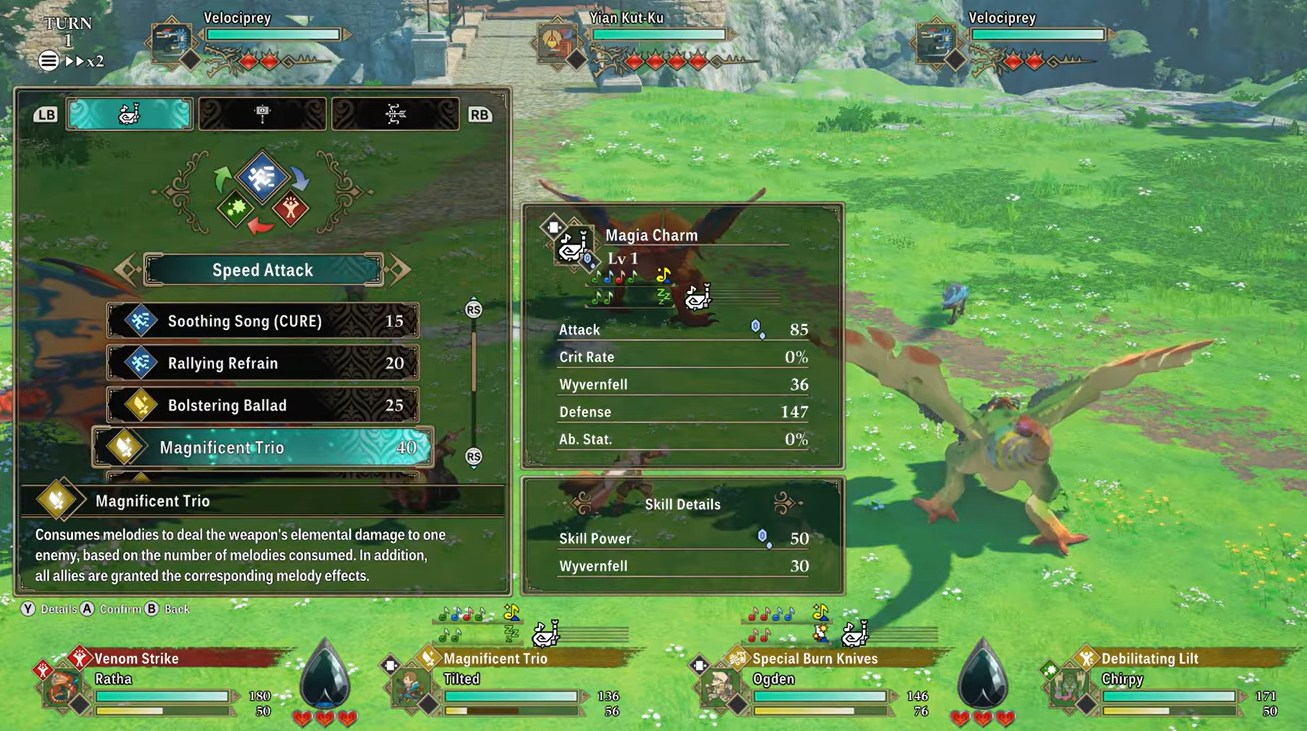The width and height of the screenshot is (1307, 731).
Task: Choose the Rallying Refrain skill
Action: 262,363
